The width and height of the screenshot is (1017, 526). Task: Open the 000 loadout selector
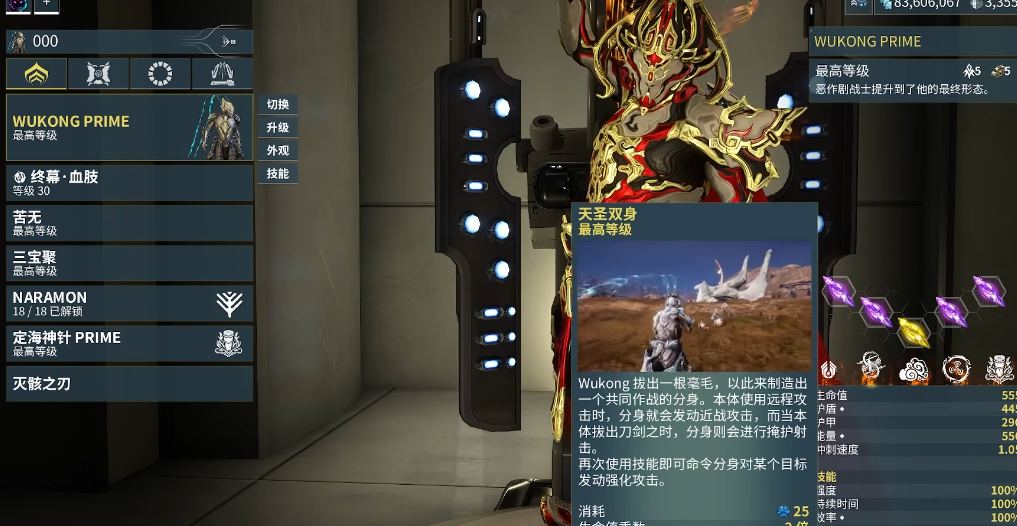129,41
